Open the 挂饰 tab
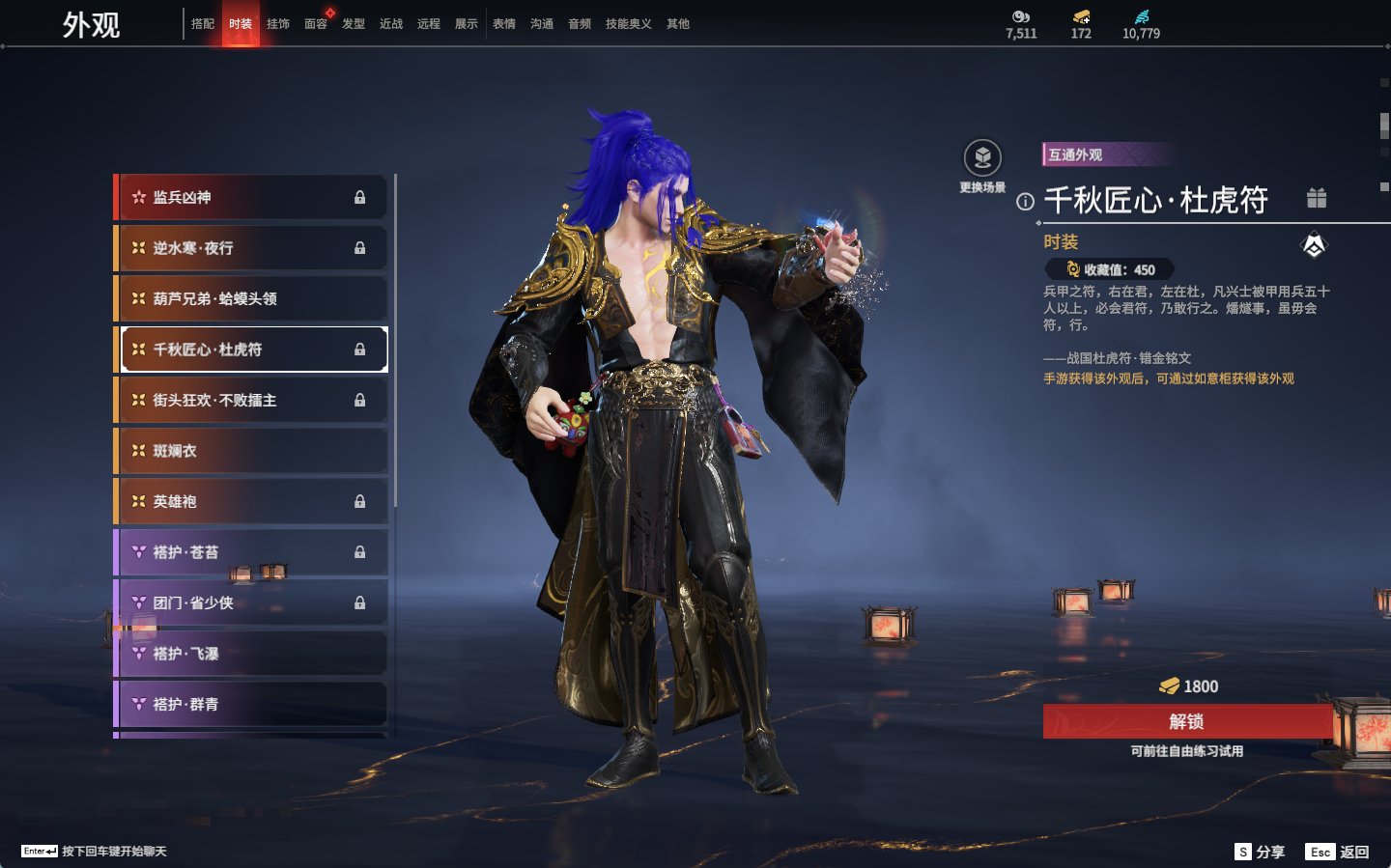Screen dimensions: 1391x868 278,23
